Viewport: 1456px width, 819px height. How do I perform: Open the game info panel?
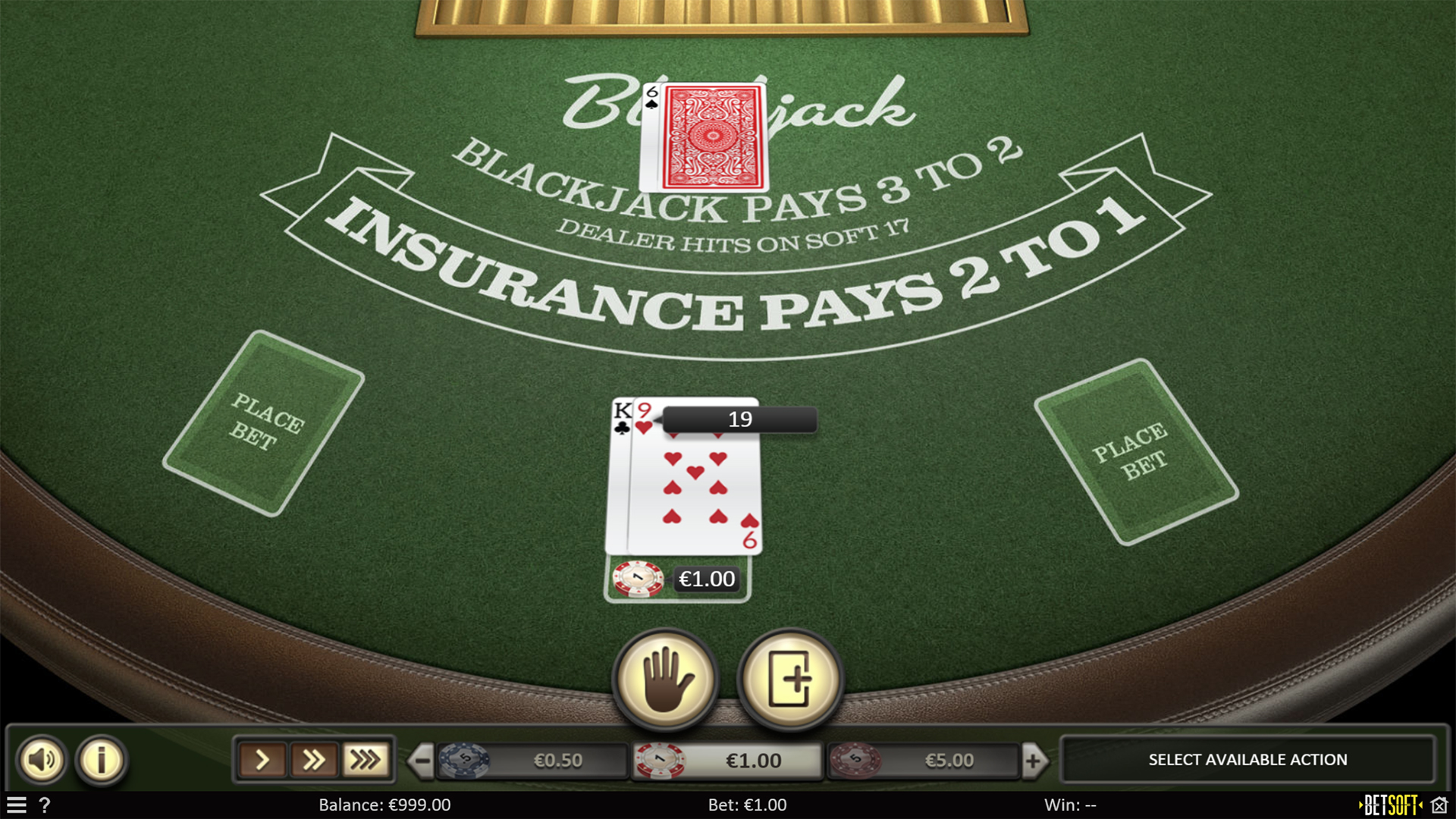coord(99,760)
